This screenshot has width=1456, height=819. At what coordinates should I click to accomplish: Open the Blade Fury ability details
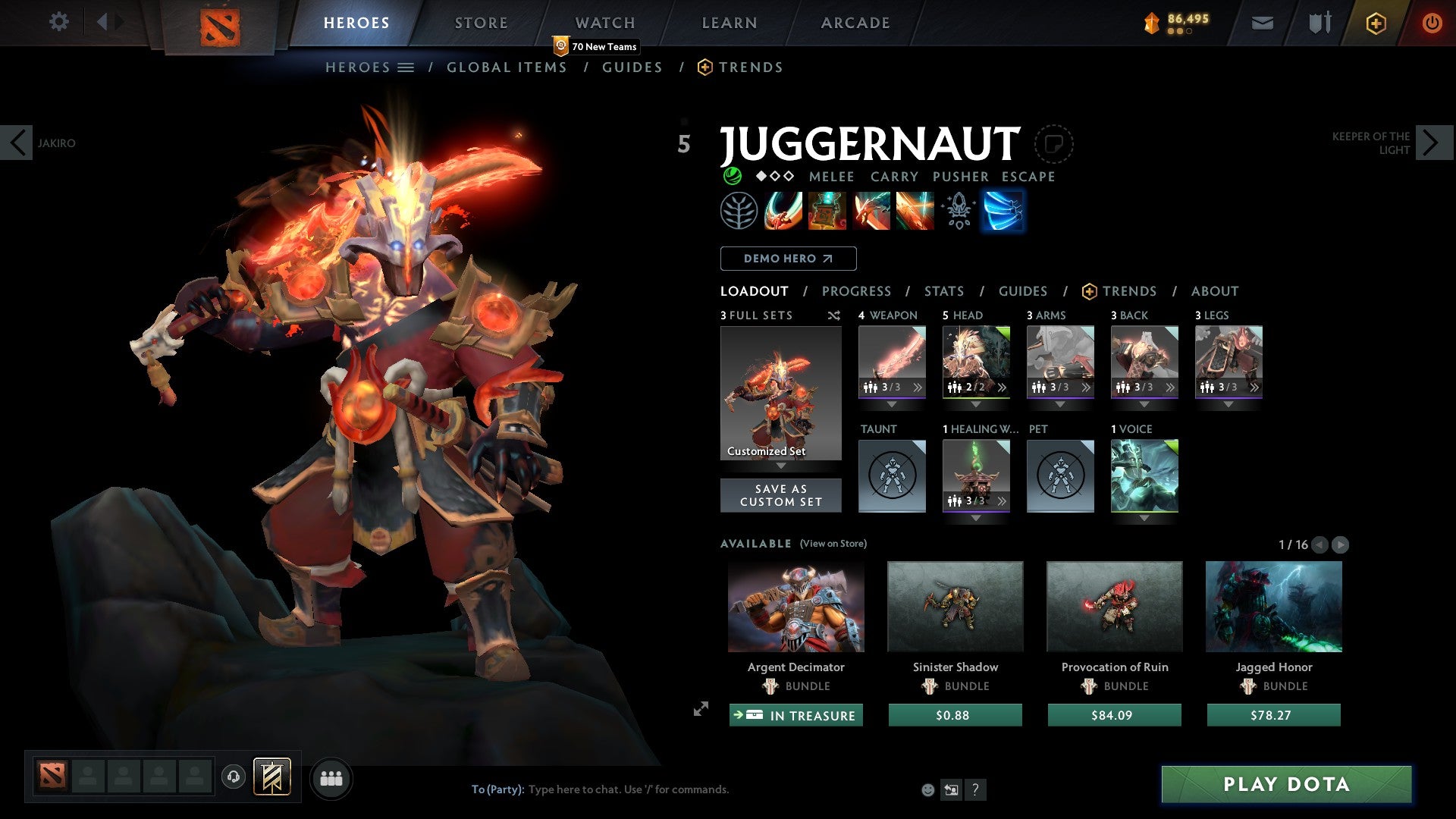tap(783, 211)
